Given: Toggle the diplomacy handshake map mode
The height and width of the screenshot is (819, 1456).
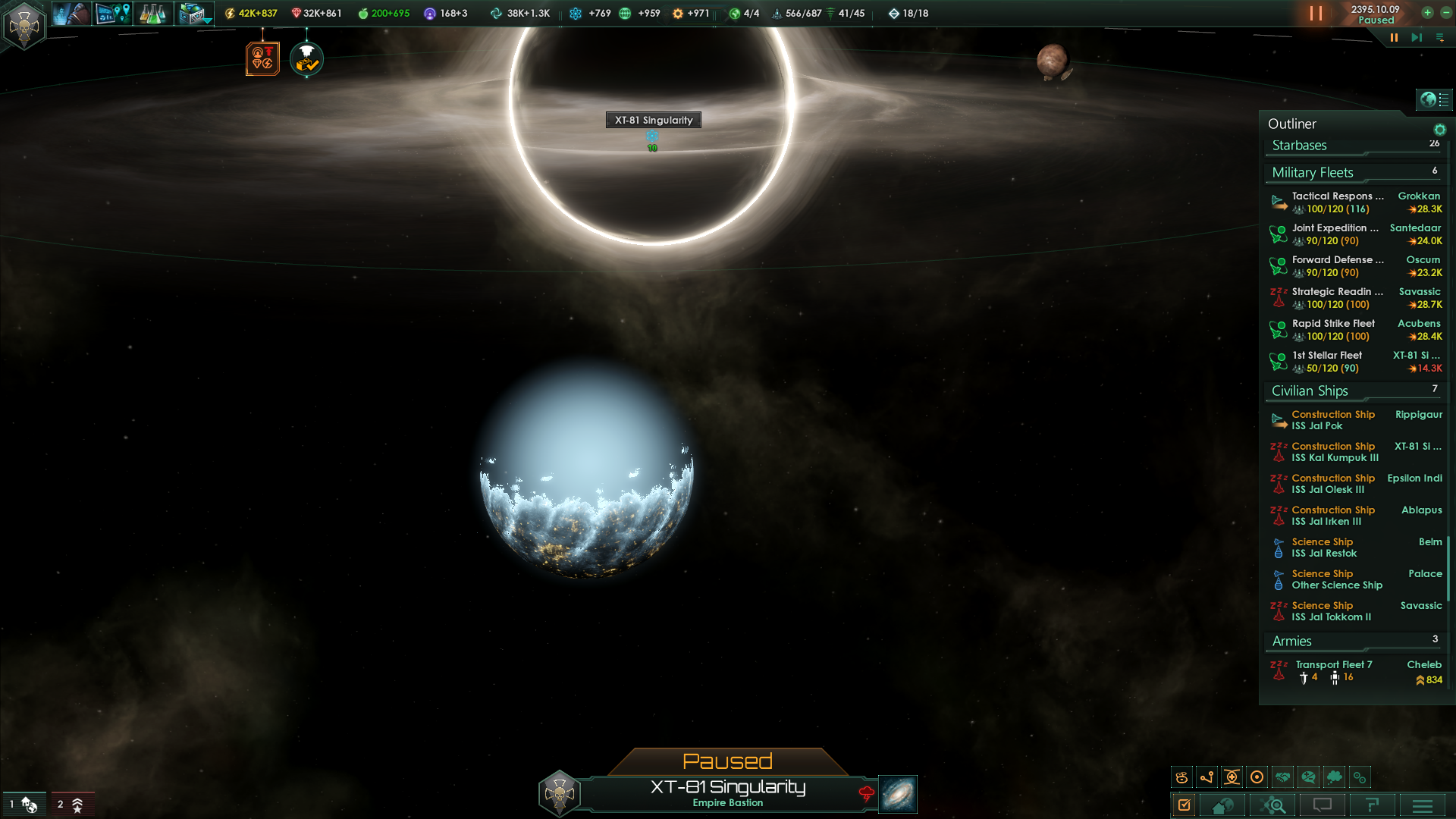Looking at the screenshot, I should (1283, 777).
